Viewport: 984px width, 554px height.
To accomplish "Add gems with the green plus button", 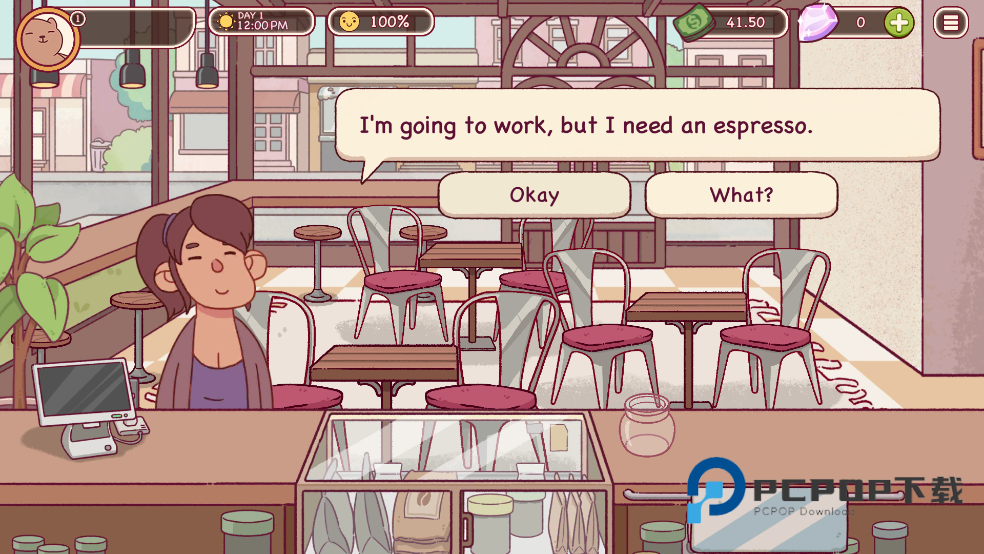I will [899, 22].
